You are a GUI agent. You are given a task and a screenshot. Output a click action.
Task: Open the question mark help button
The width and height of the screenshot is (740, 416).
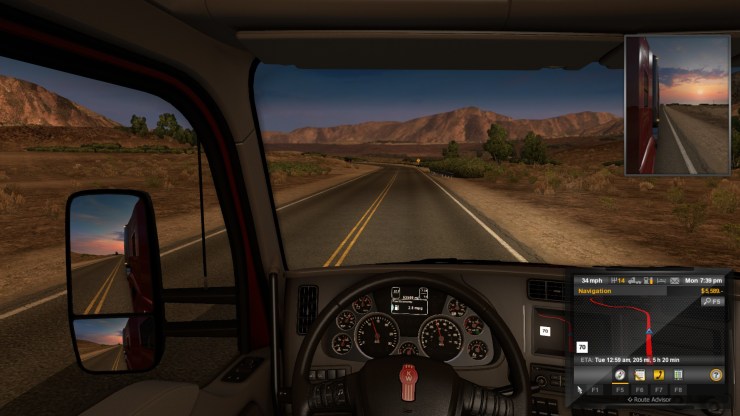click(x=716, y=374)
